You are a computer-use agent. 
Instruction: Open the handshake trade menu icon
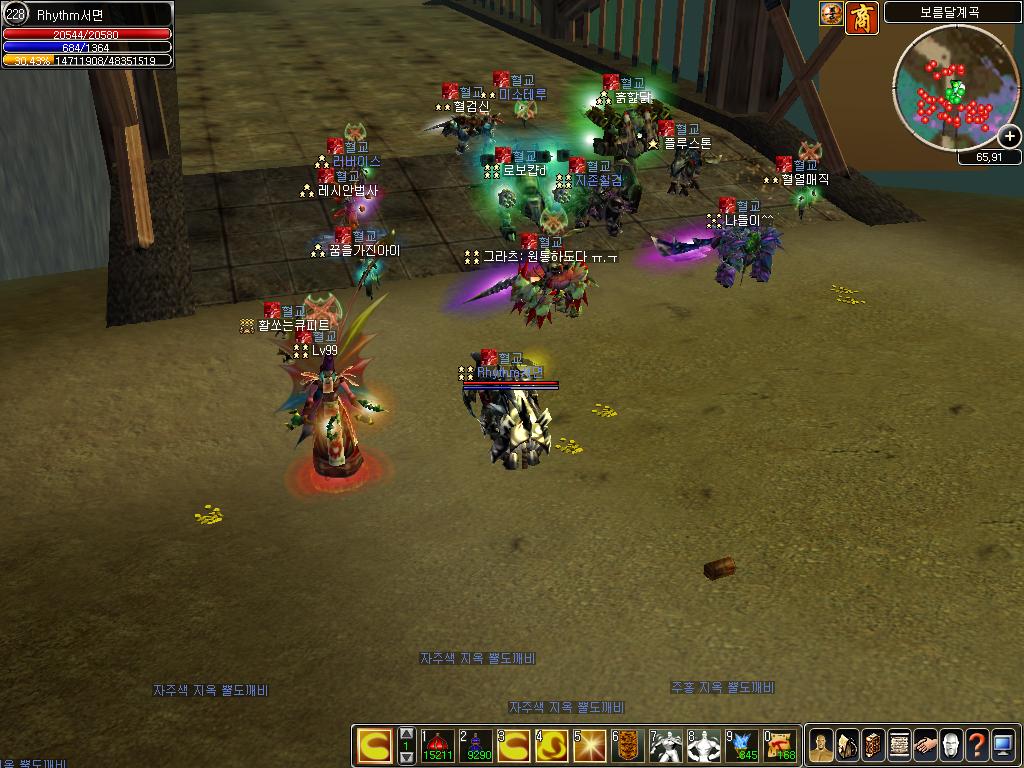pyautogui.click(x=925, y=746)
